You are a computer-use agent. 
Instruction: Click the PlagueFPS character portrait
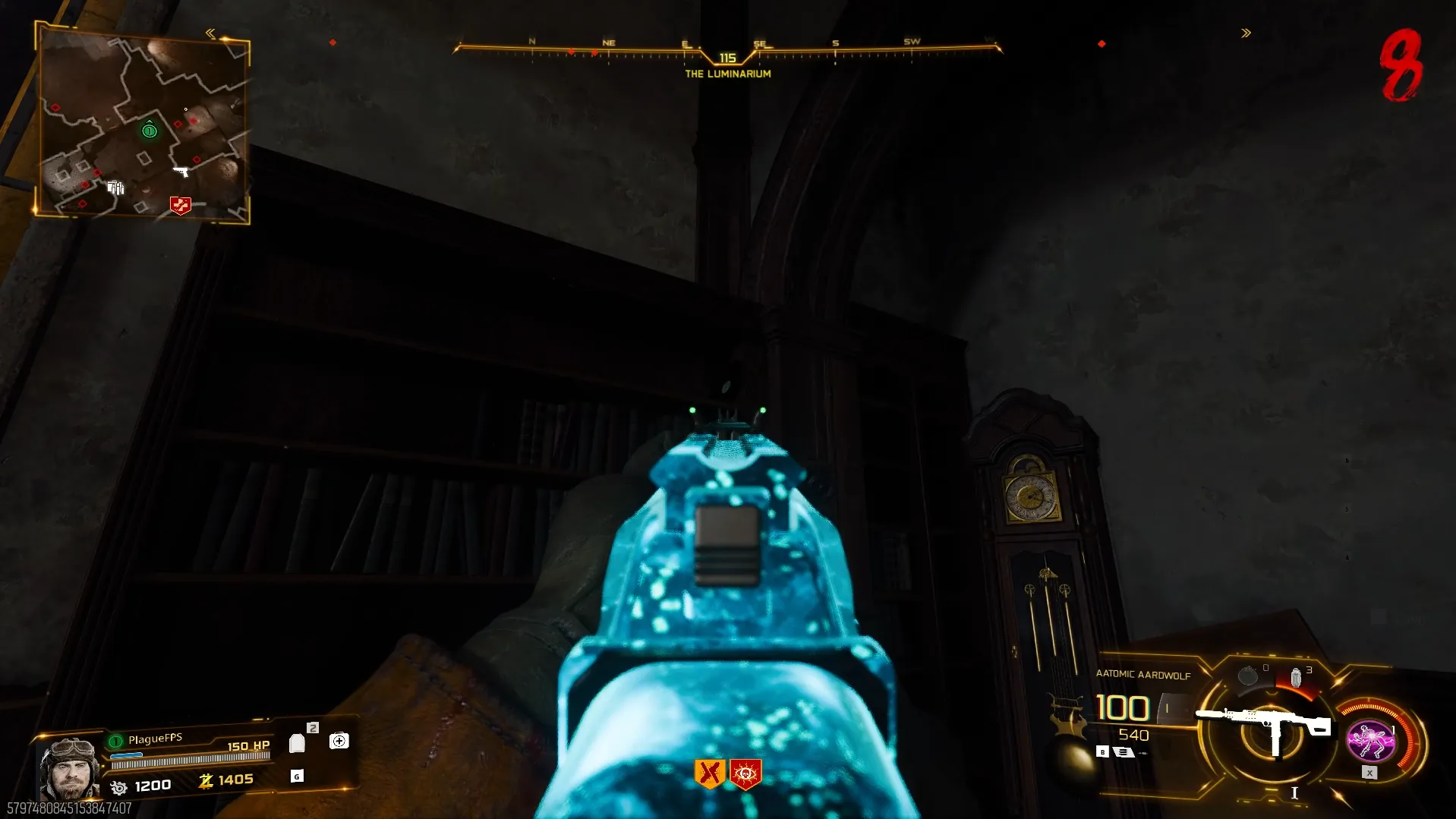click(68, 768)
